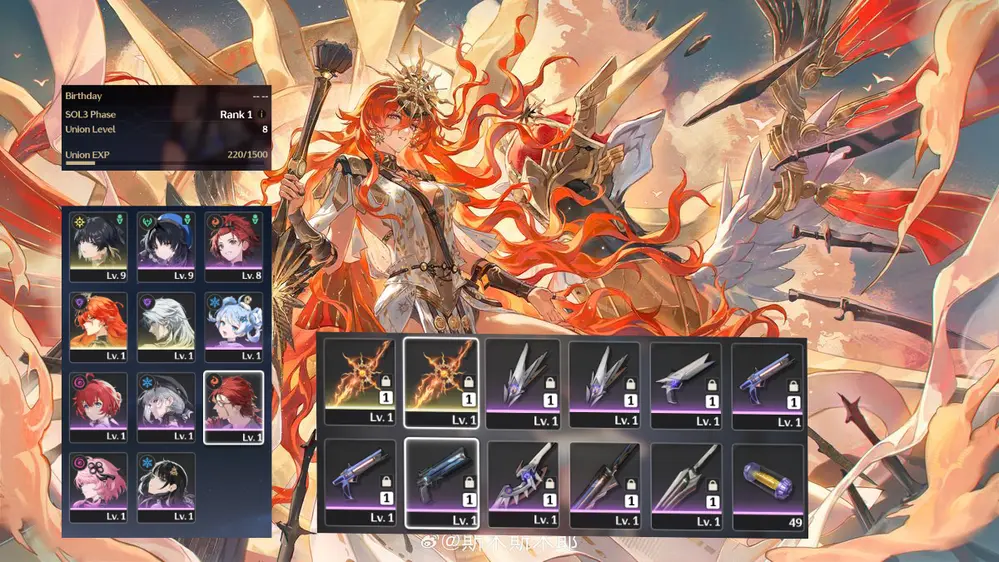Select the black-haired Lv. 9 sun-element character
Viewport: 999px width, 562px height.
(x=99, y=245)
